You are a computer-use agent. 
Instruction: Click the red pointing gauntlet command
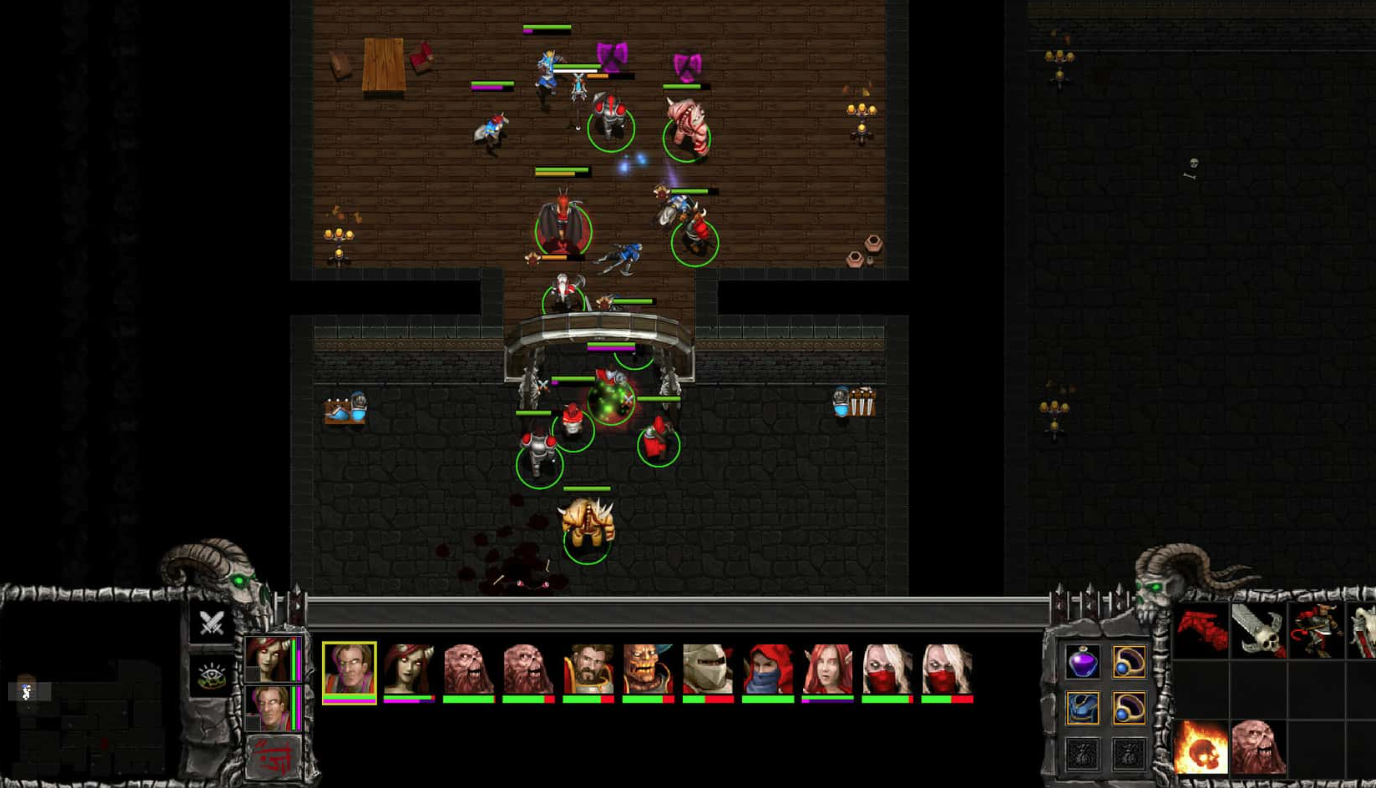[x=1201, y=630]
